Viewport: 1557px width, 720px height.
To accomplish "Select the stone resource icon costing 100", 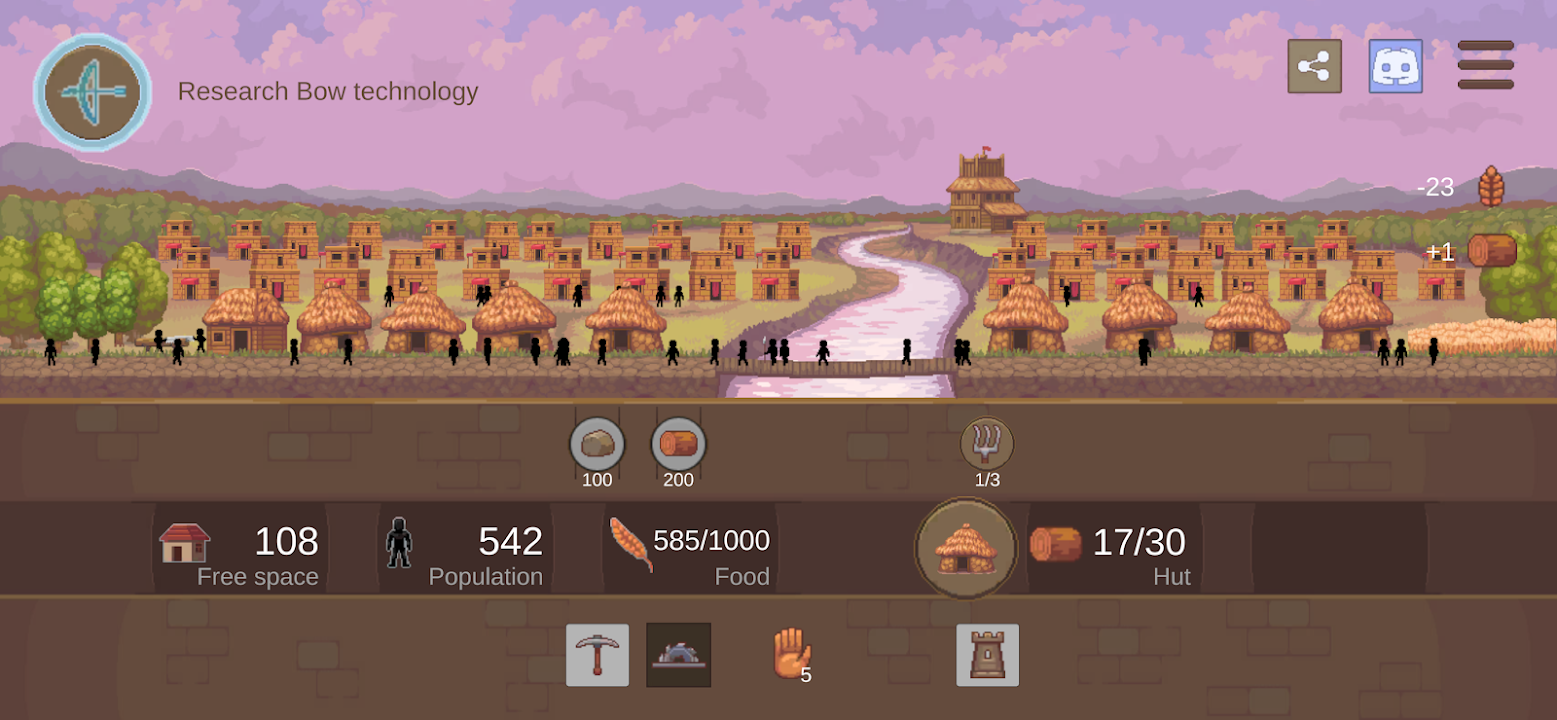I will 597,445.
